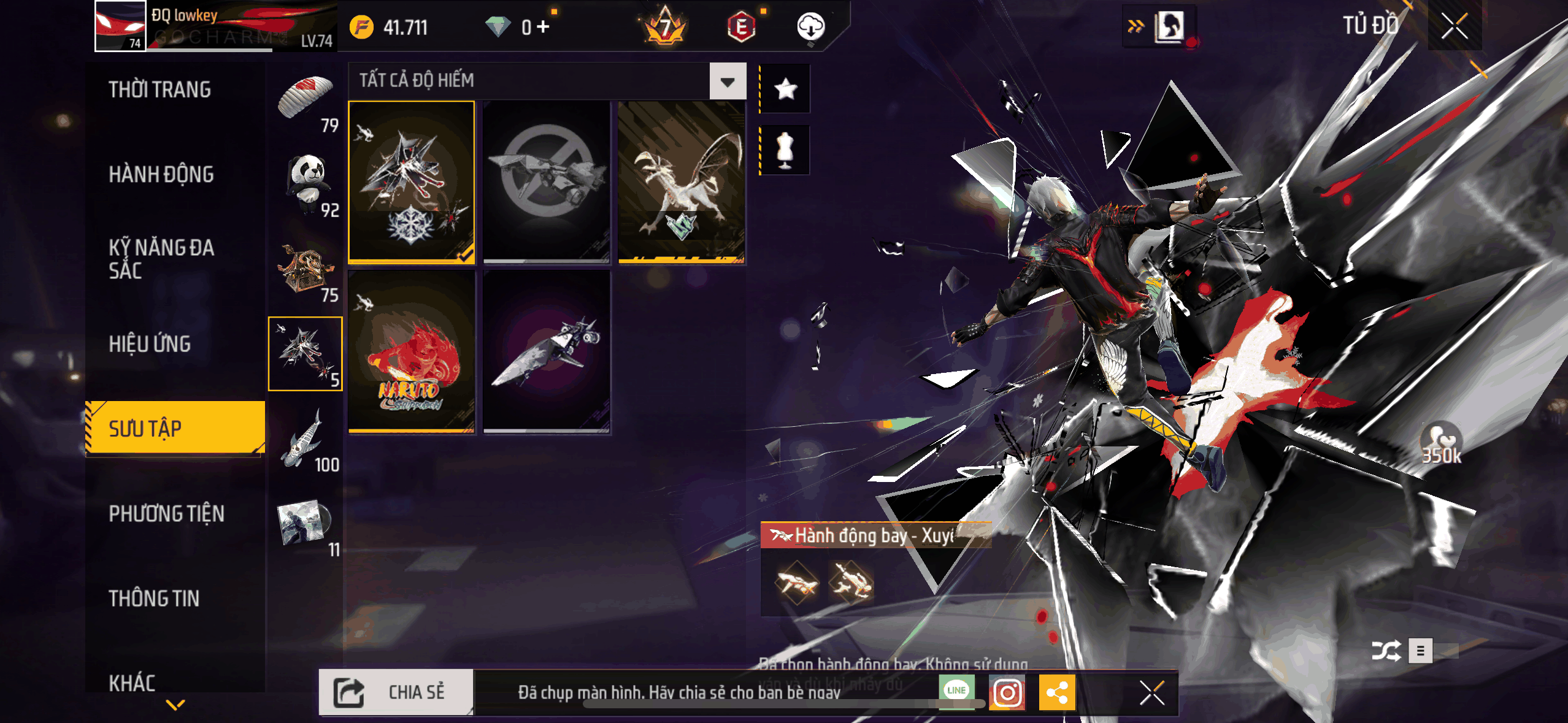This screenshot has width=1568, height=723.
Task: Close the Tủ Đồ wardrobe screen
Action: 1454,26
